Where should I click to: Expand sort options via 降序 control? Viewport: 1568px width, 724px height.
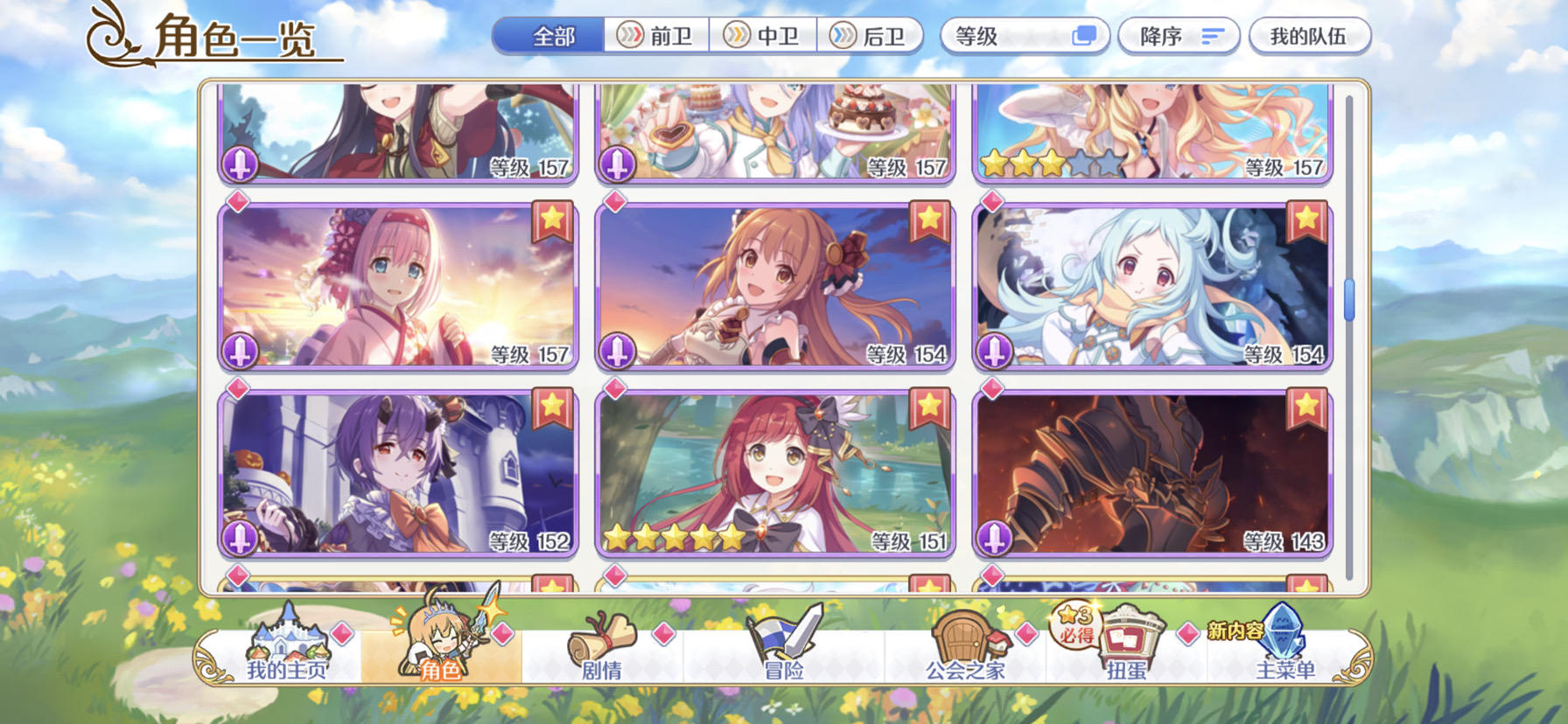[1179, 35]
